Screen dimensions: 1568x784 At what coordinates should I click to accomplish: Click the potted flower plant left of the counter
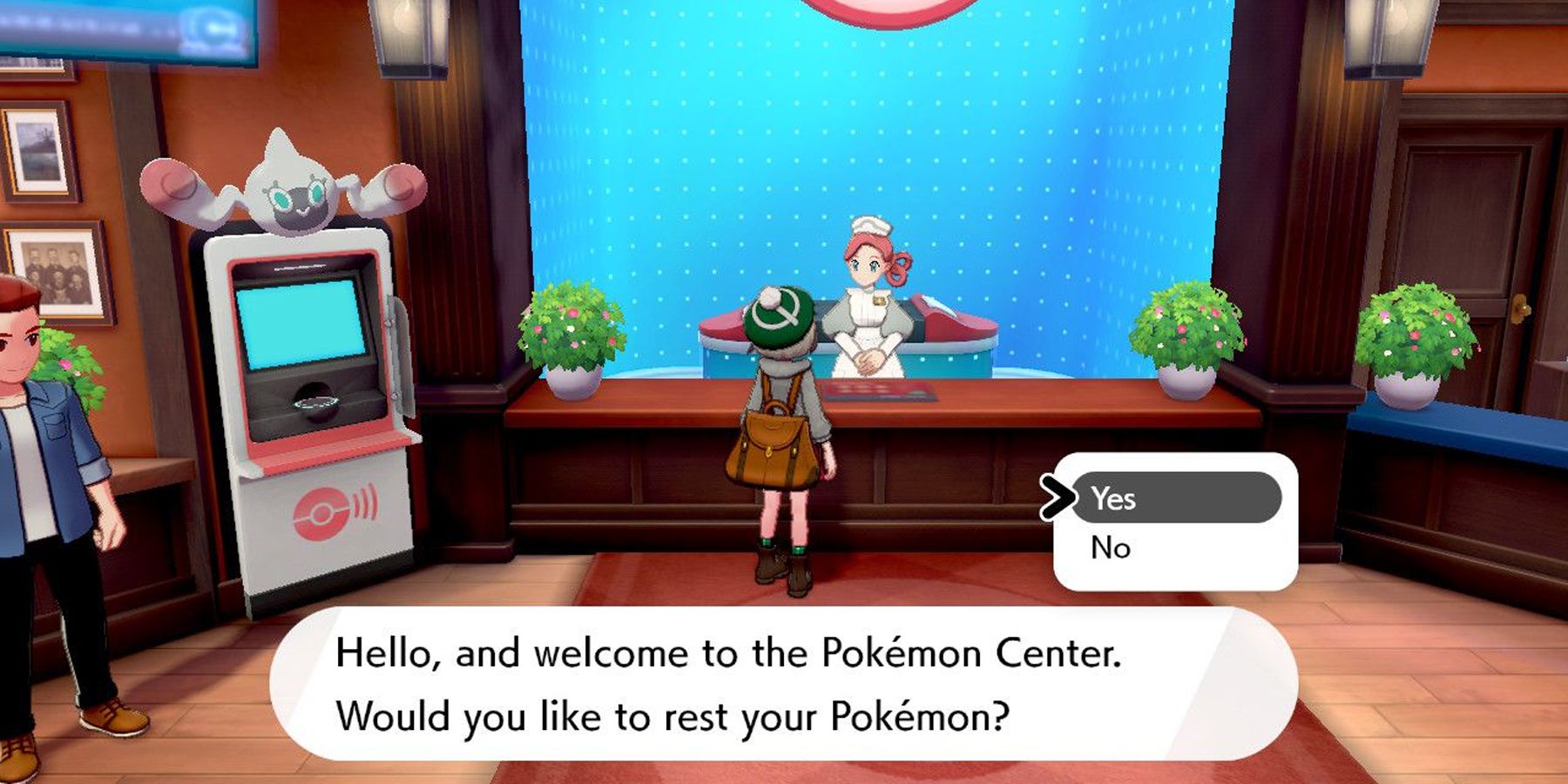pyautogui.click(x=575, y=340)
